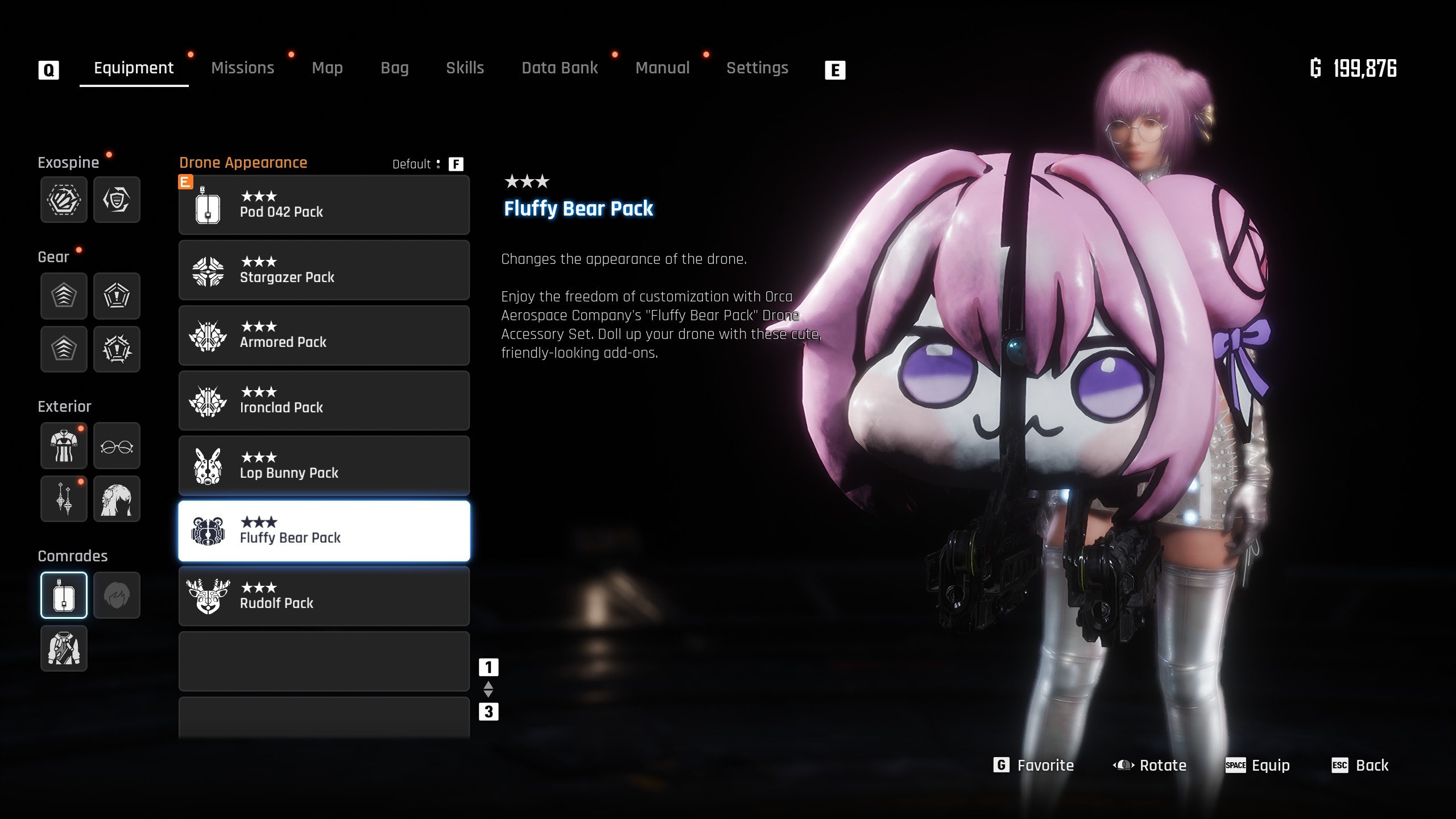Go to the Bag tab

click(x=394, y=68)
